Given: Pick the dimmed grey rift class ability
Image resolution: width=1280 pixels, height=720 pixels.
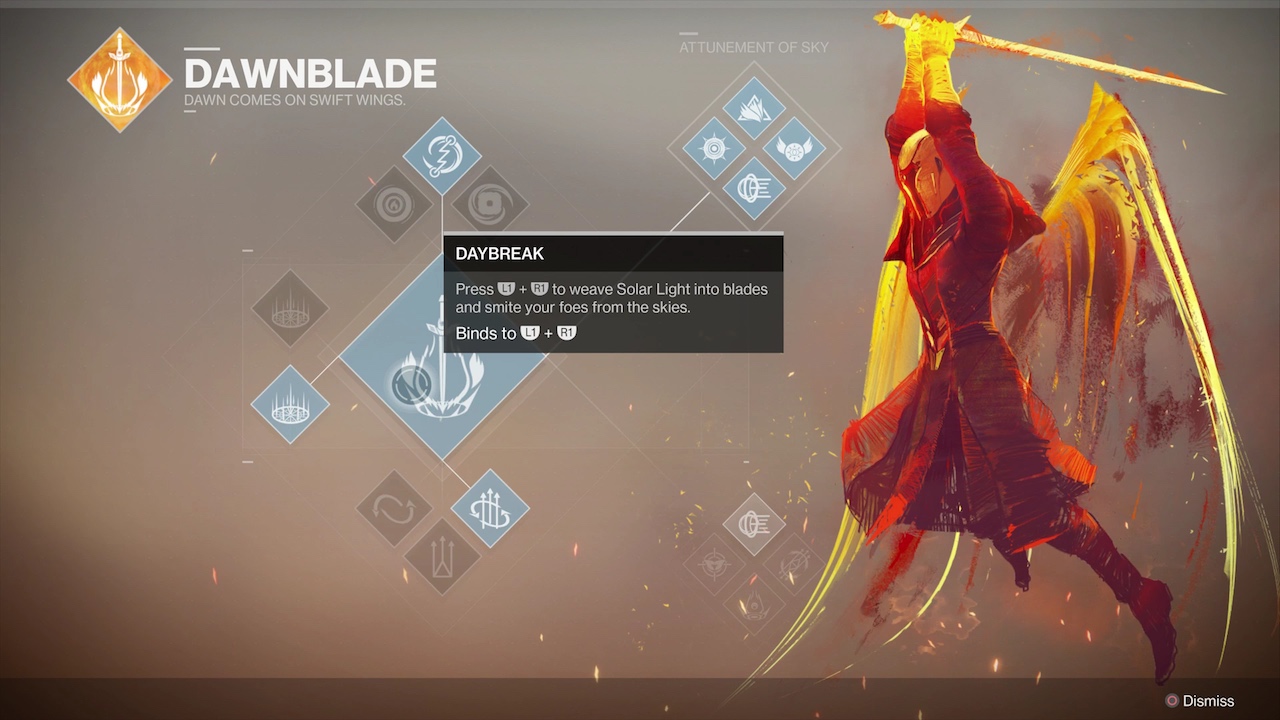Looking at the screenshot, I should coord(290,308).
